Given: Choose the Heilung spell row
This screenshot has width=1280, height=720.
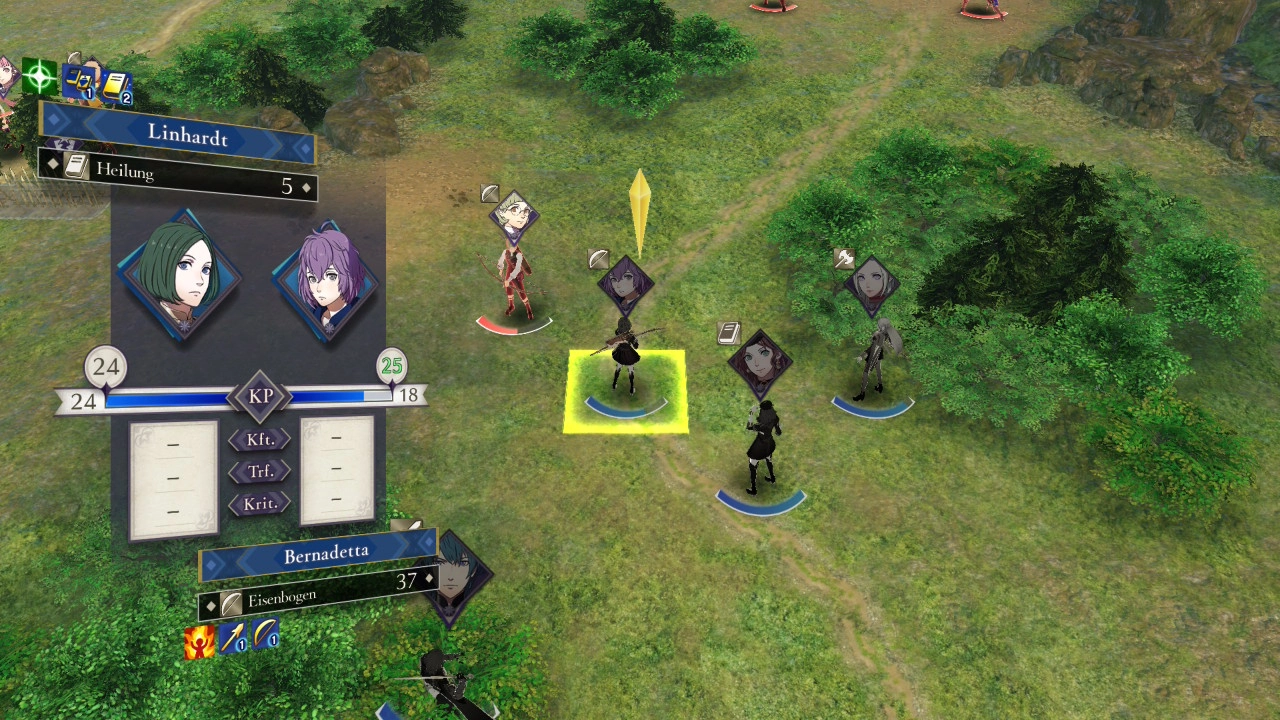Looking at the screenshot, I should pos(180,176).
